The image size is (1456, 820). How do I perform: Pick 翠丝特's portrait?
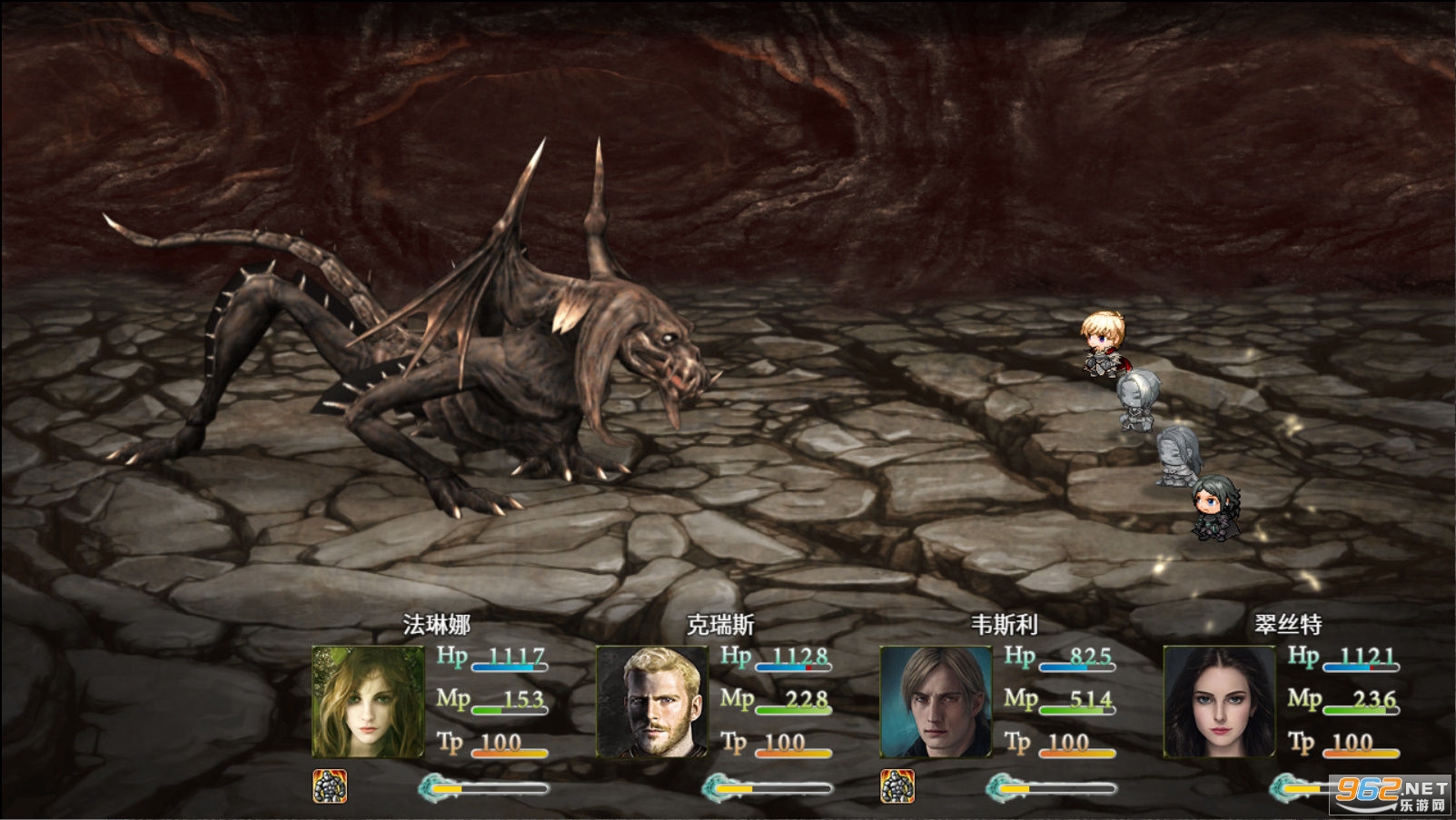[x=1219, y=701]
